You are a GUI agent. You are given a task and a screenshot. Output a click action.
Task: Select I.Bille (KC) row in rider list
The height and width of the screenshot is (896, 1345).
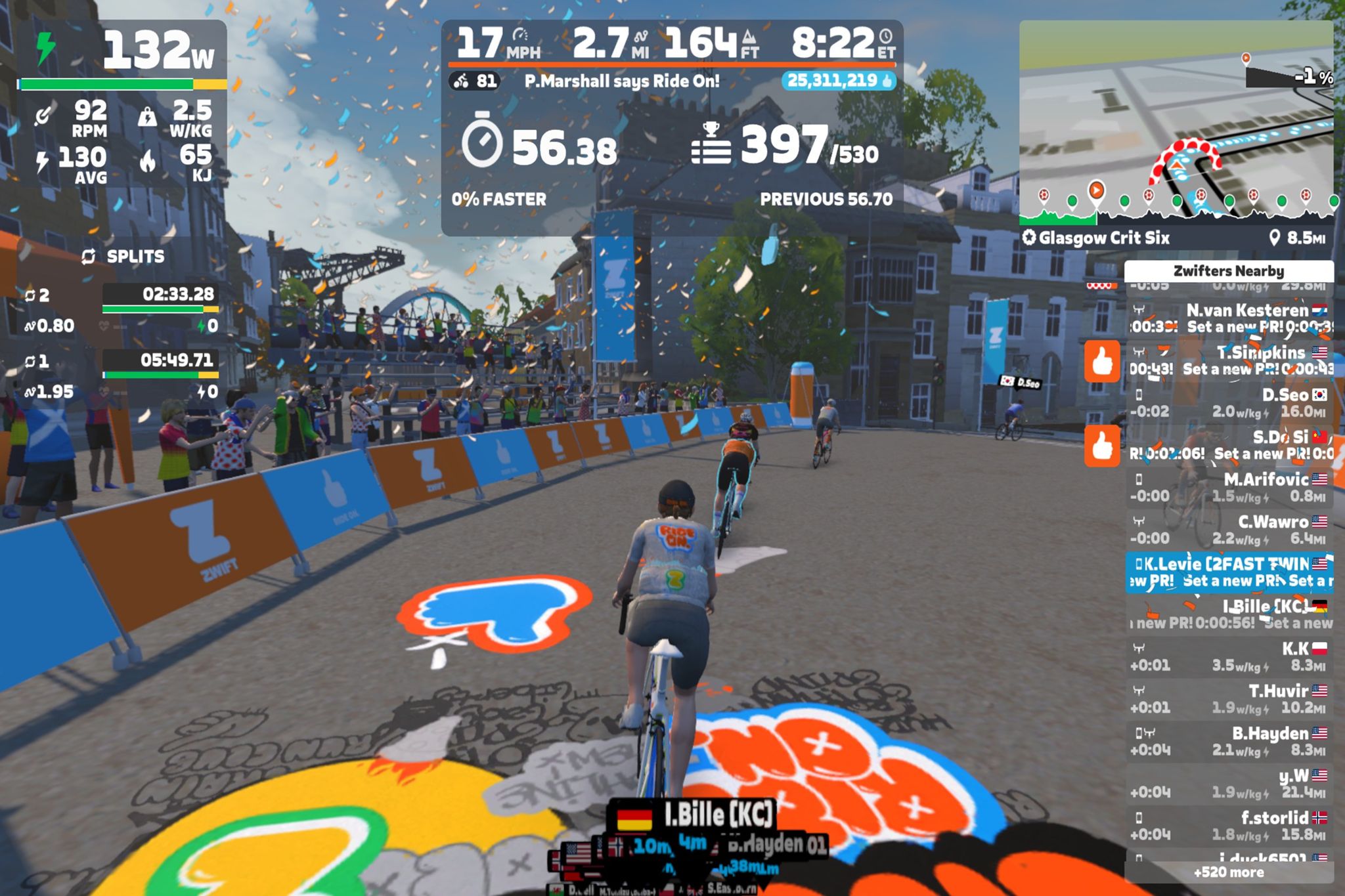pos(1229,614)
